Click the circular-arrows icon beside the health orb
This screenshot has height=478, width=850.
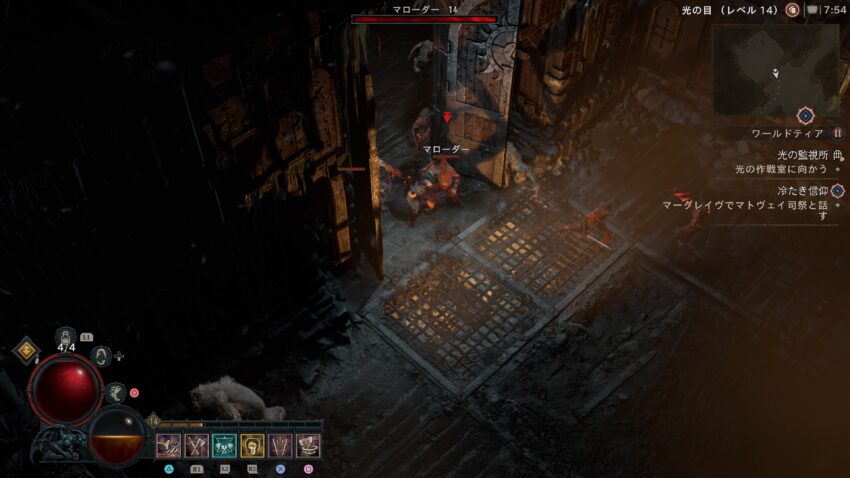pos(100,355)
